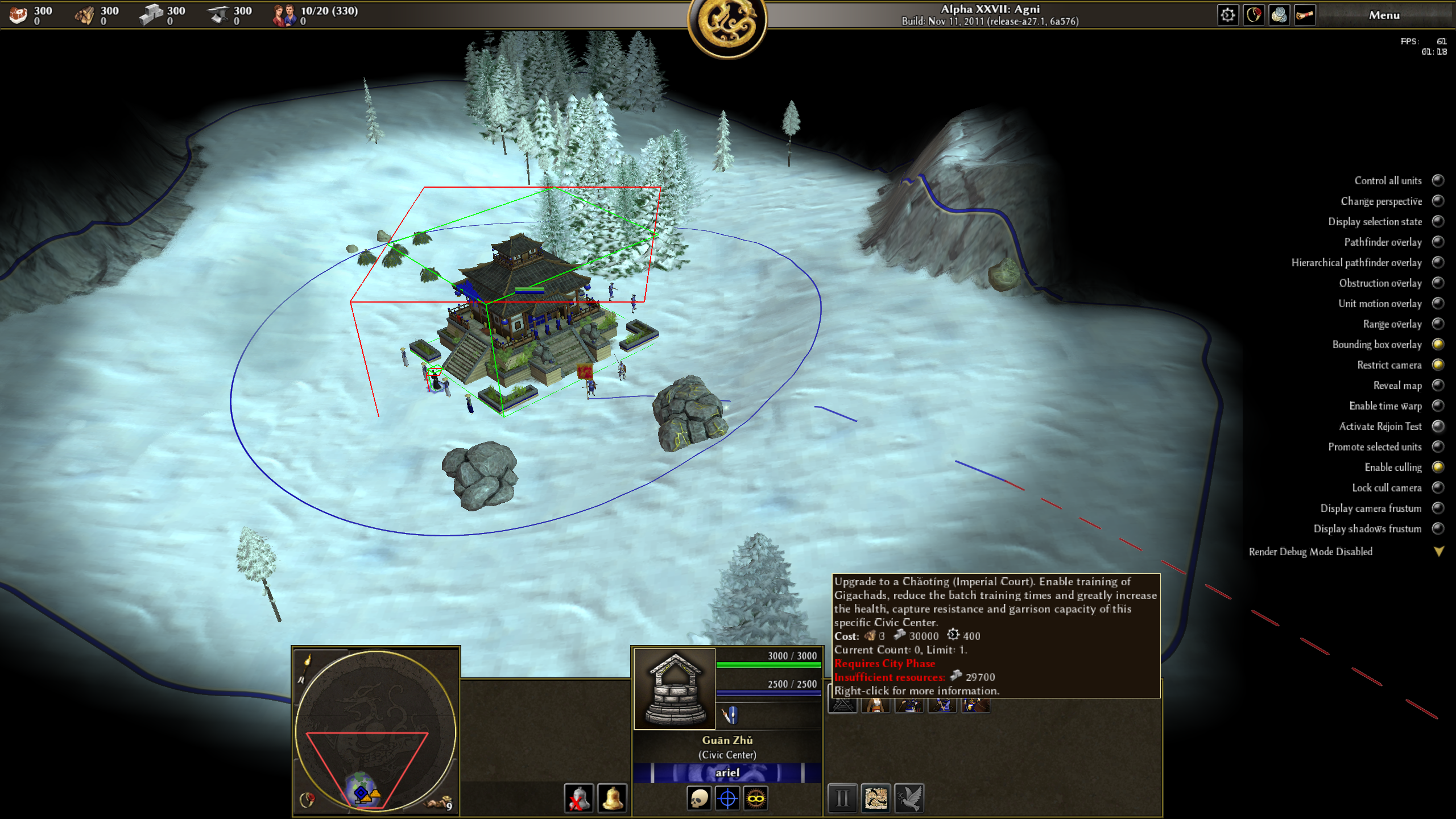Image resolution: width=1456 pixels, height=819 pixels.
Task: Open barter and trade coins icon
Action: click(1279, 15)
